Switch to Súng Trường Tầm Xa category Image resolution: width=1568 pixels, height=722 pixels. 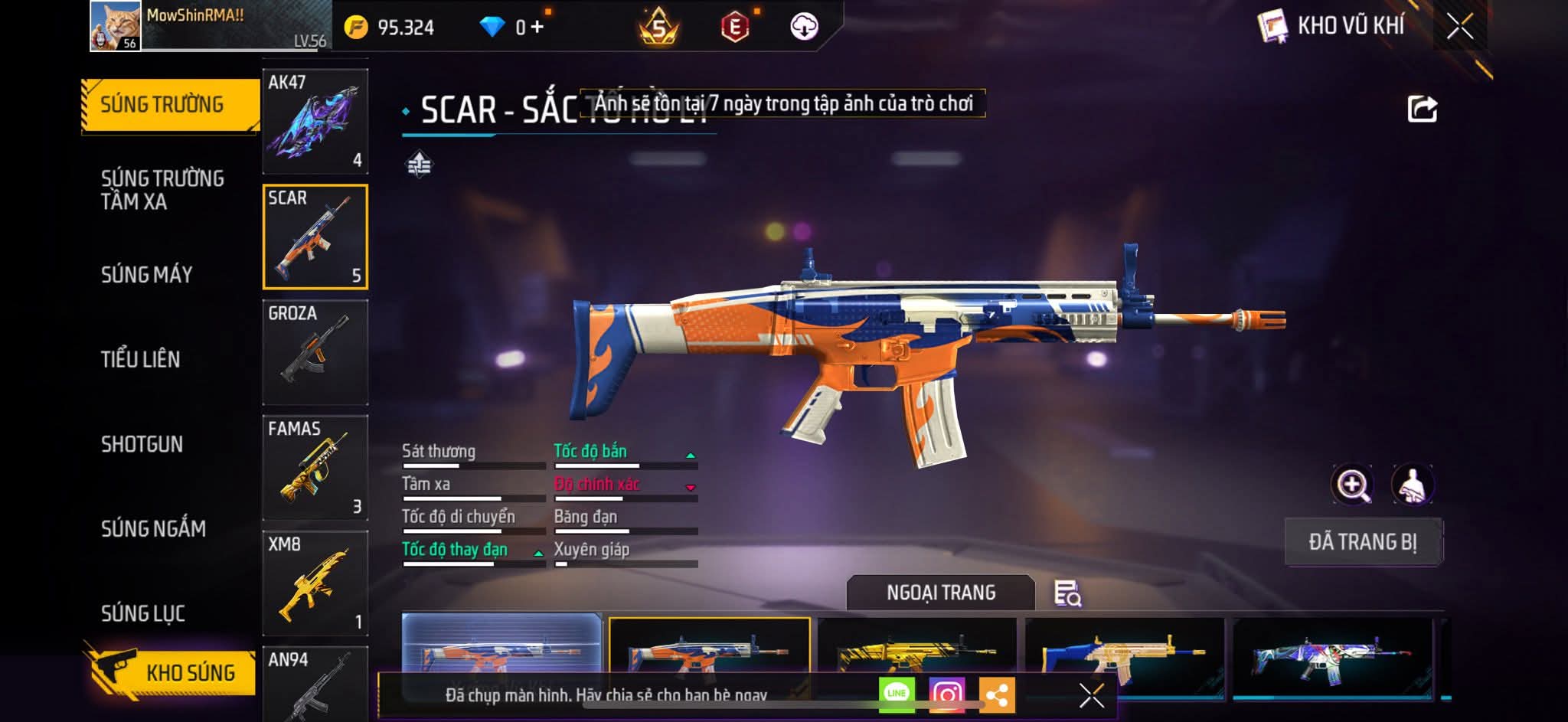(162, 190)
